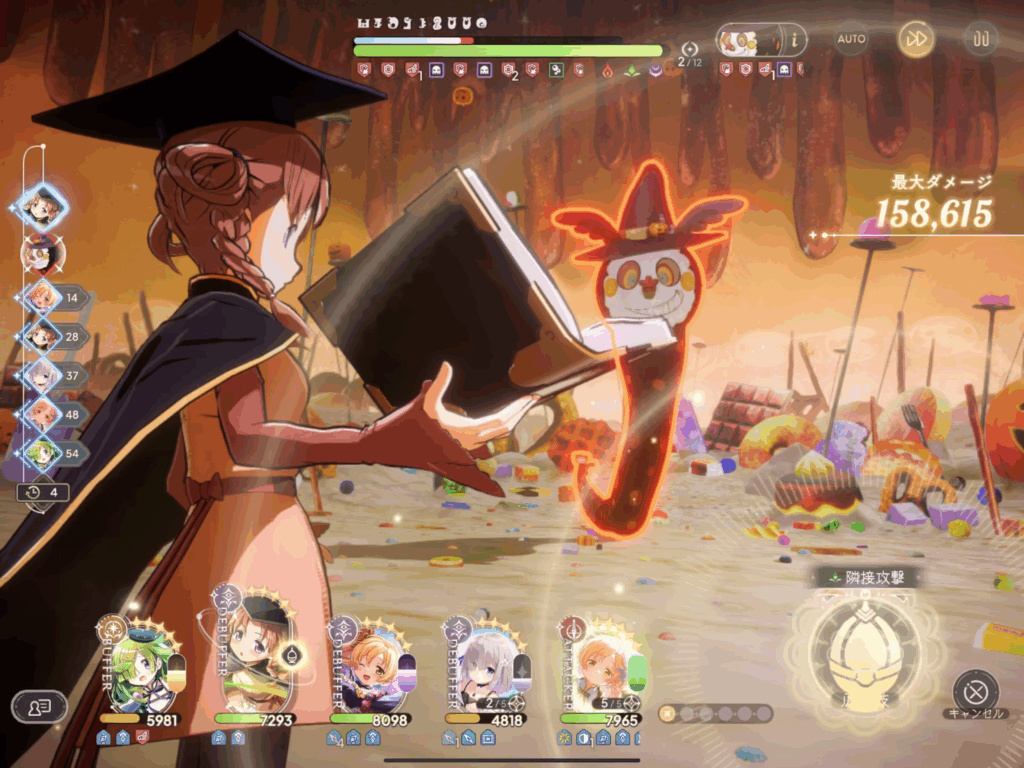Toggle the fast-forward speed button
The image size is (1024, 768).
(915, 39)
